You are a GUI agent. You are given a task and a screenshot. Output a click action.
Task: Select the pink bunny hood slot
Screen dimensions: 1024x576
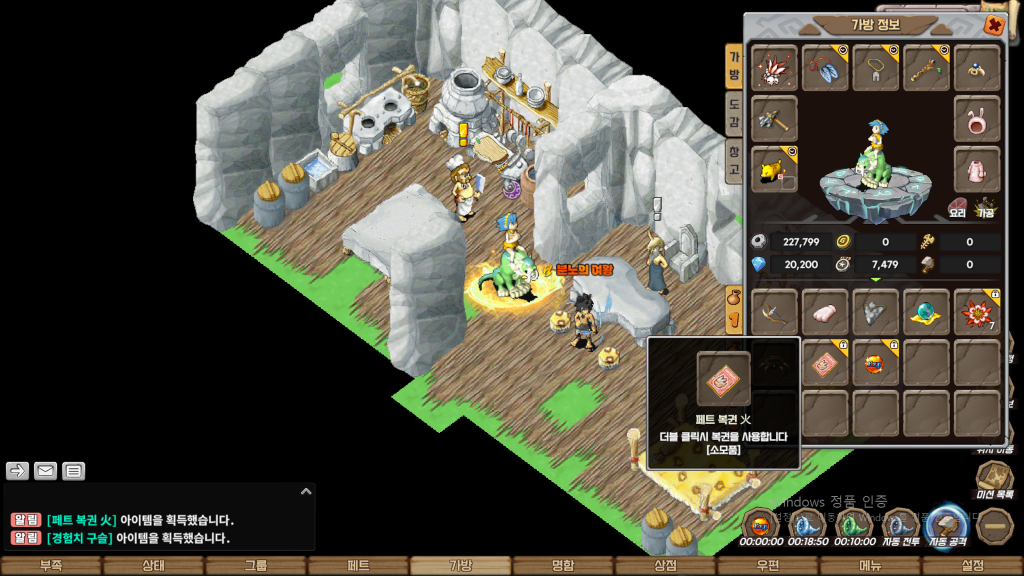pos(977,119)
